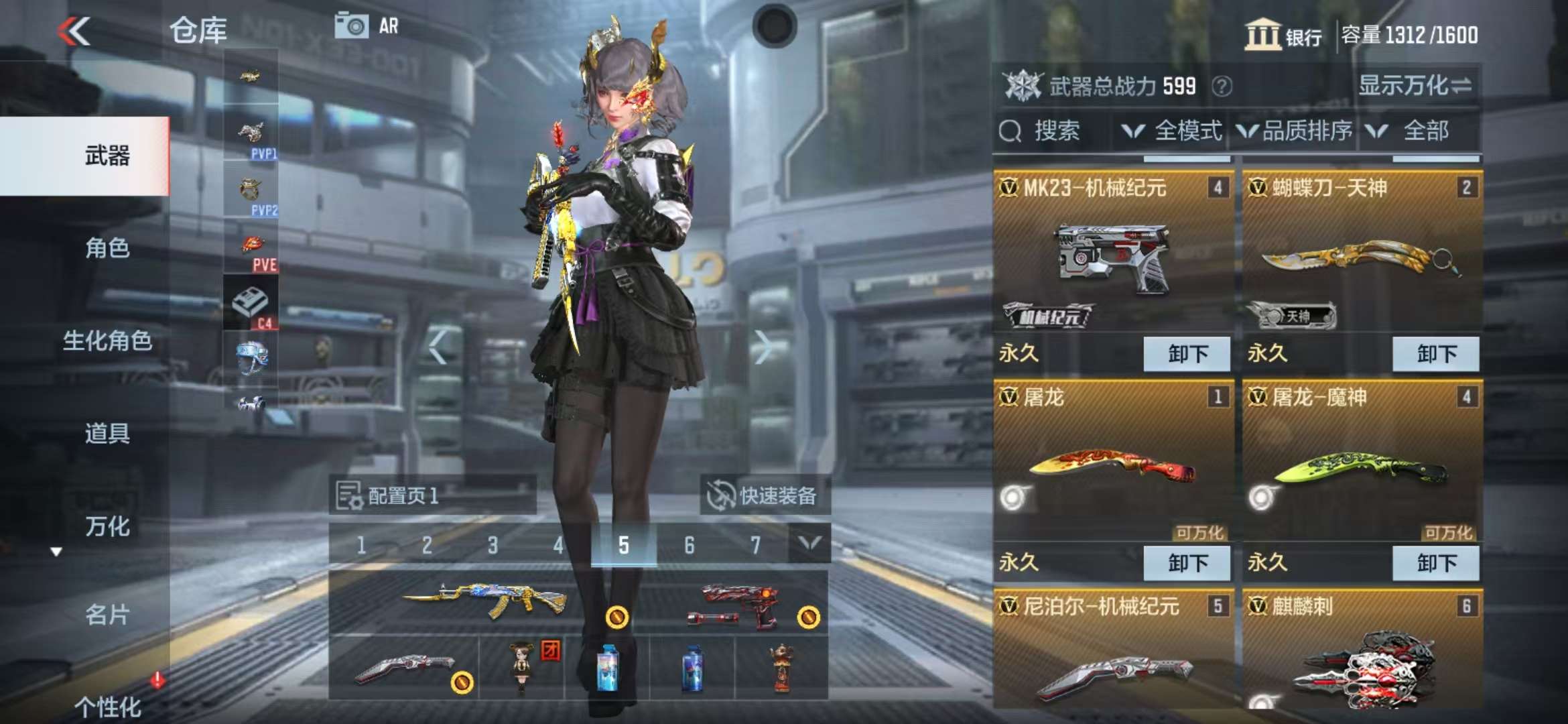Switch to the 角色 character category
The image size is (1568, 724).
[x=107, y=249]
